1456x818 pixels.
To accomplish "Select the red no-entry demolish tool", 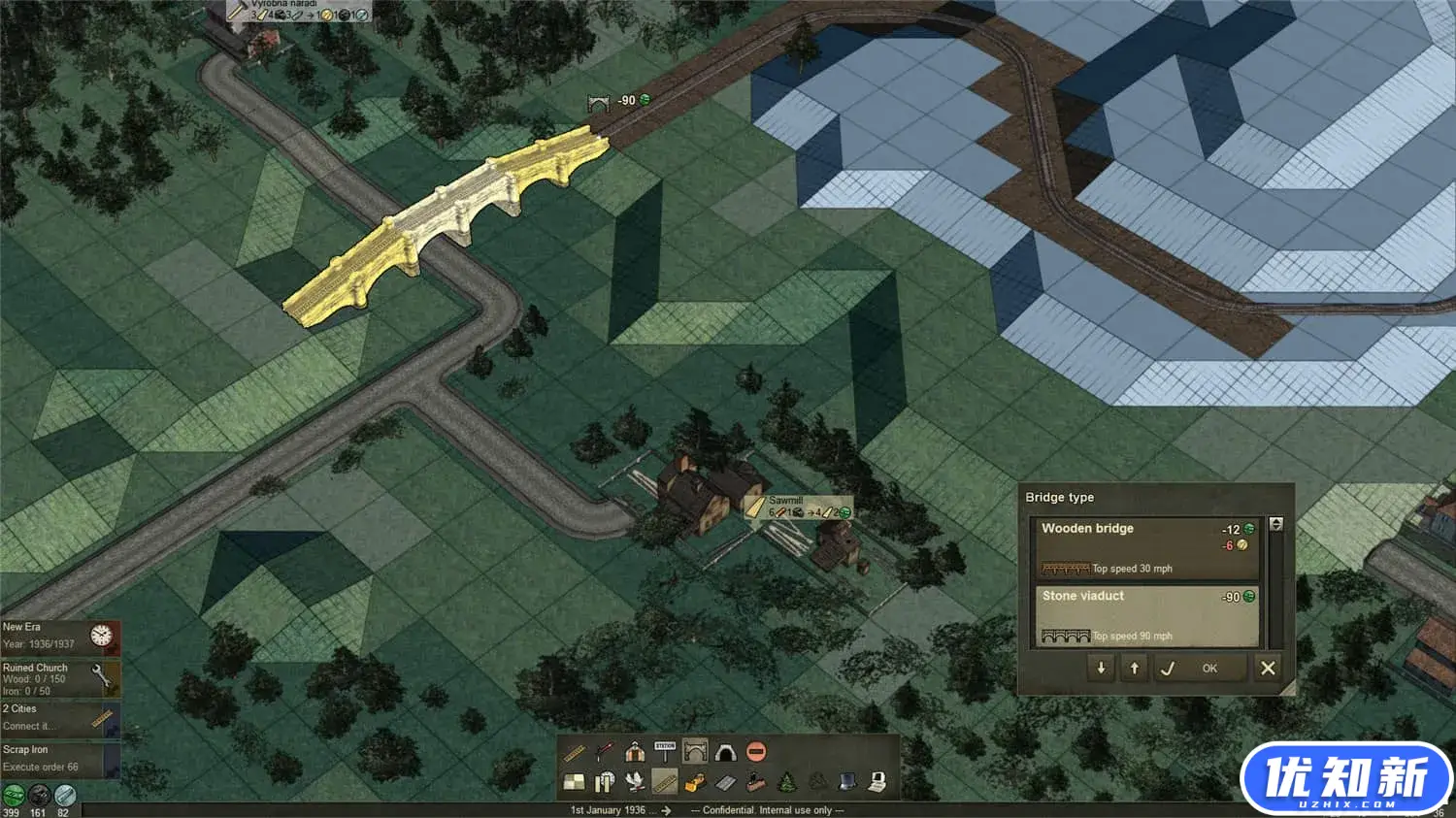I will tap(756, 751).
